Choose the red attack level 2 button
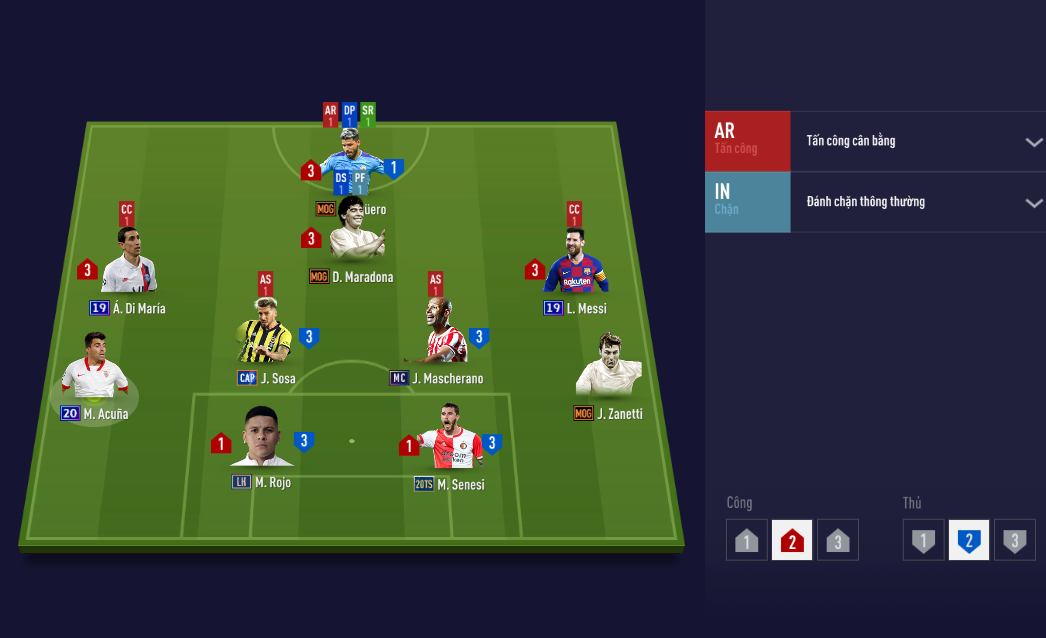The width and height of the screenshot is (1046, 638). [792, 541]
